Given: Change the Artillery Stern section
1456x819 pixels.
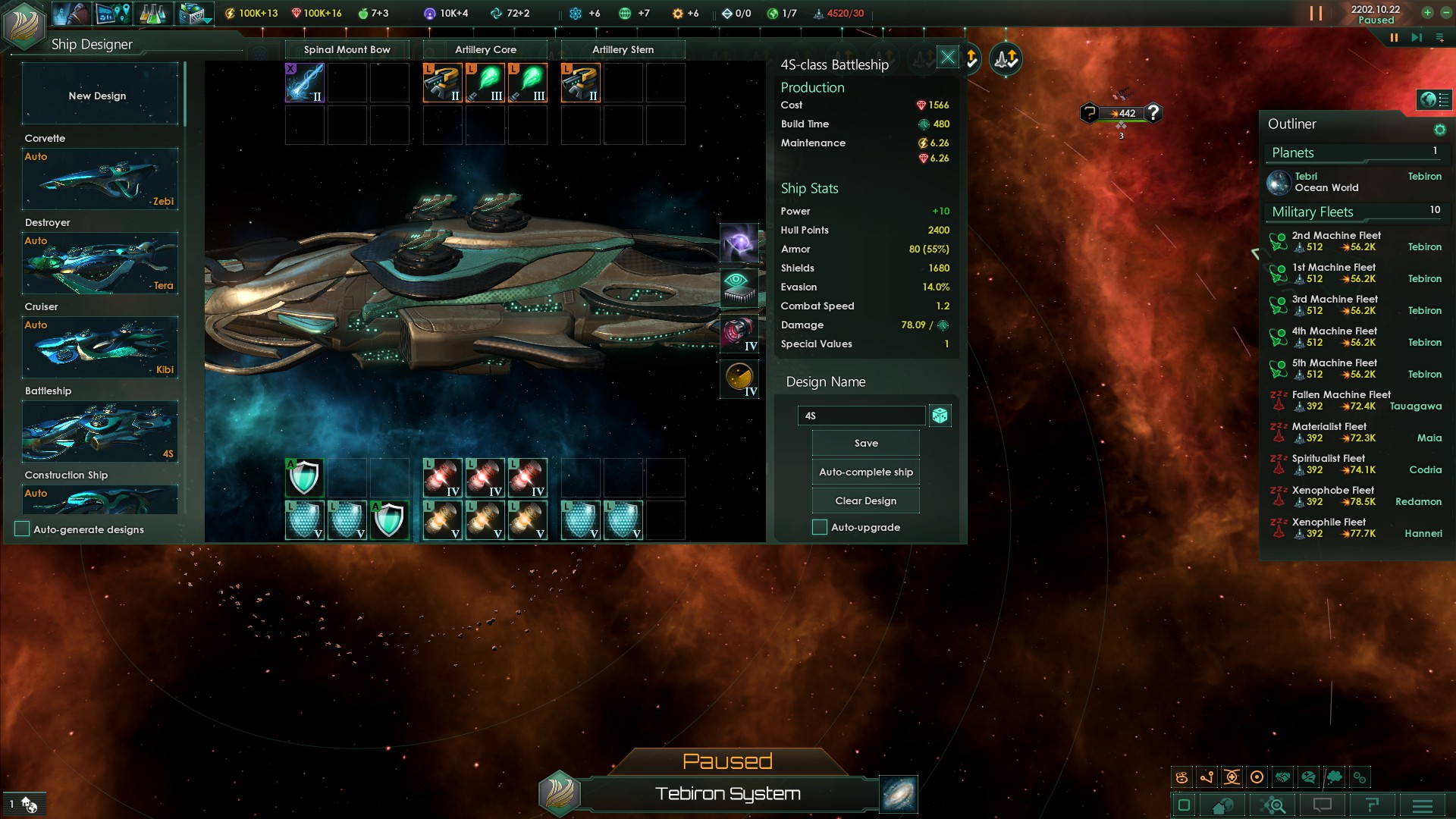Looking at the screenshot, I should pyautogui.click(x=623, y=50).
